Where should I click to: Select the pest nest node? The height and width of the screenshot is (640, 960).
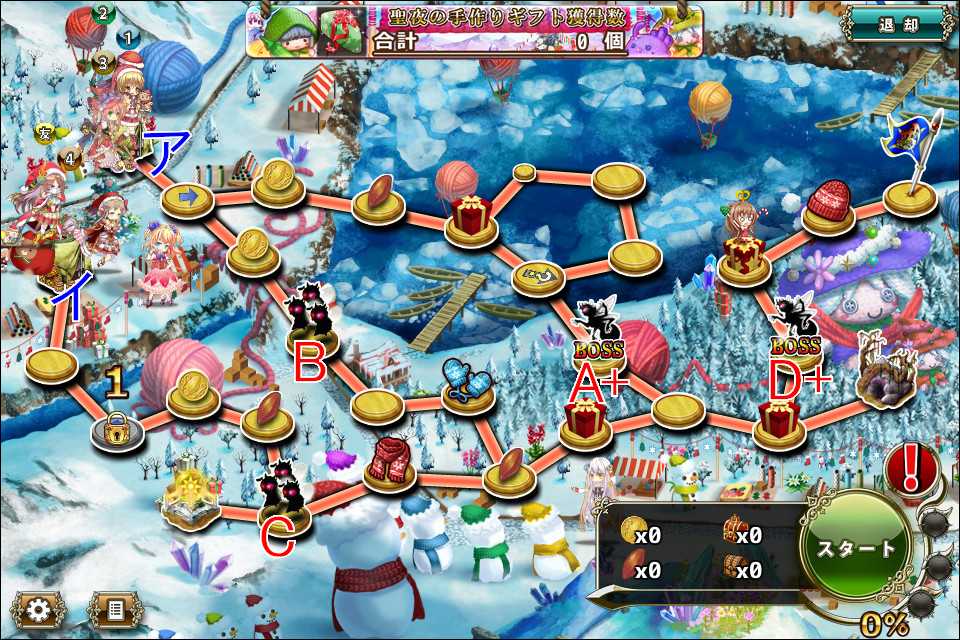pos(885,378)
